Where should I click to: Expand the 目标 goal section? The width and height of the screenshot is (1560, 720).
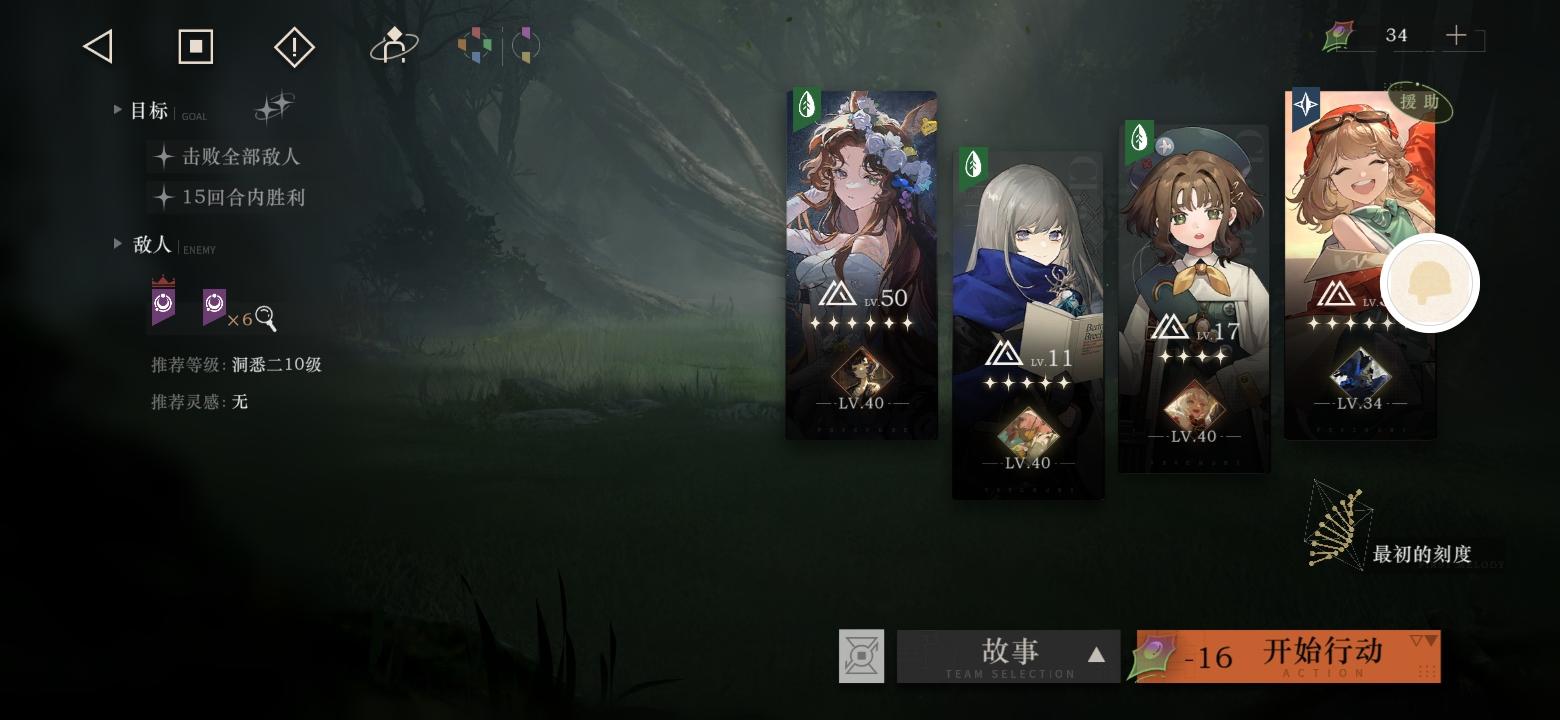(x=117, y=110)
